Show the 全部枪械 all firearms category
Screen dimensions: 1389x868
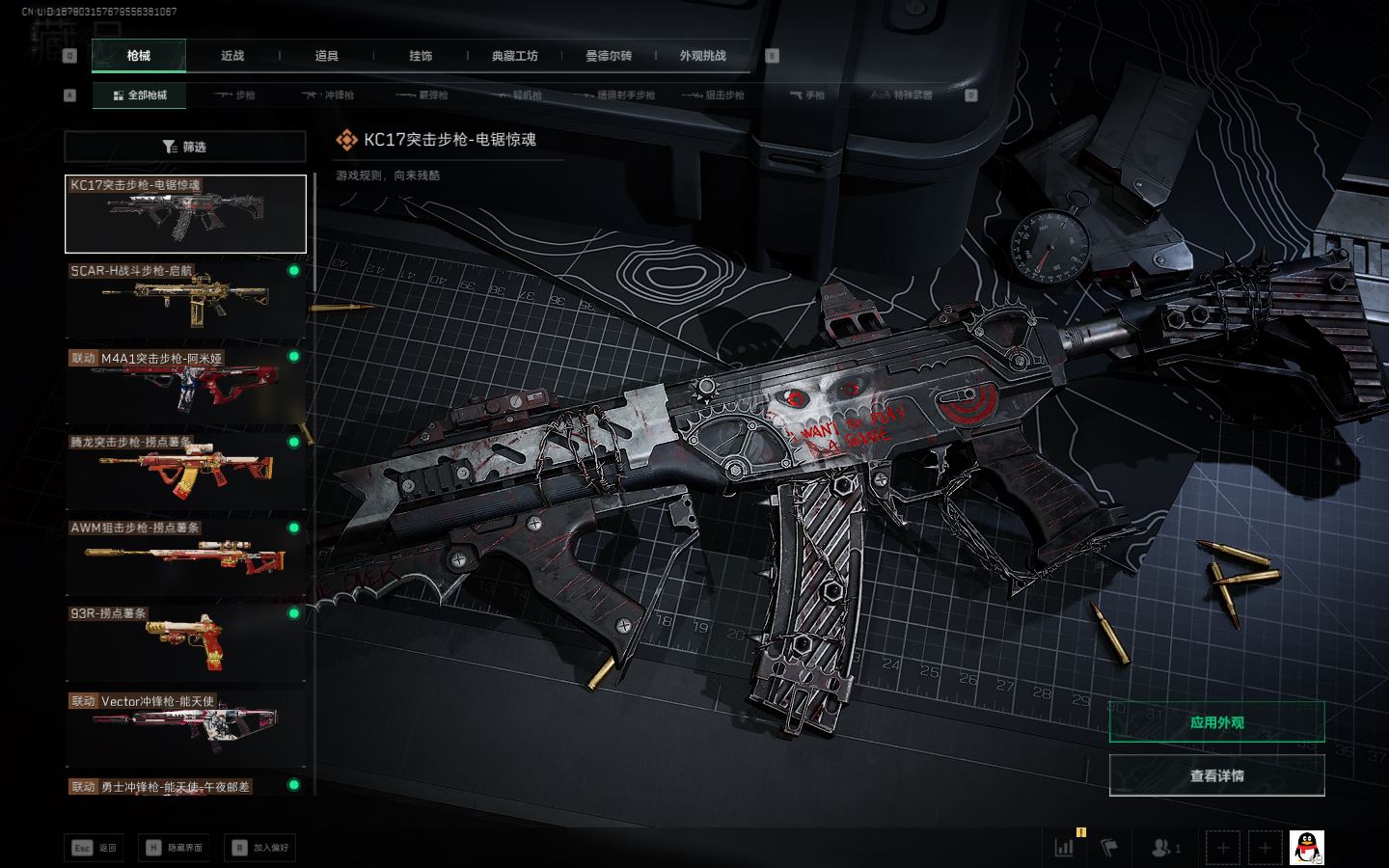coord(140,95)
